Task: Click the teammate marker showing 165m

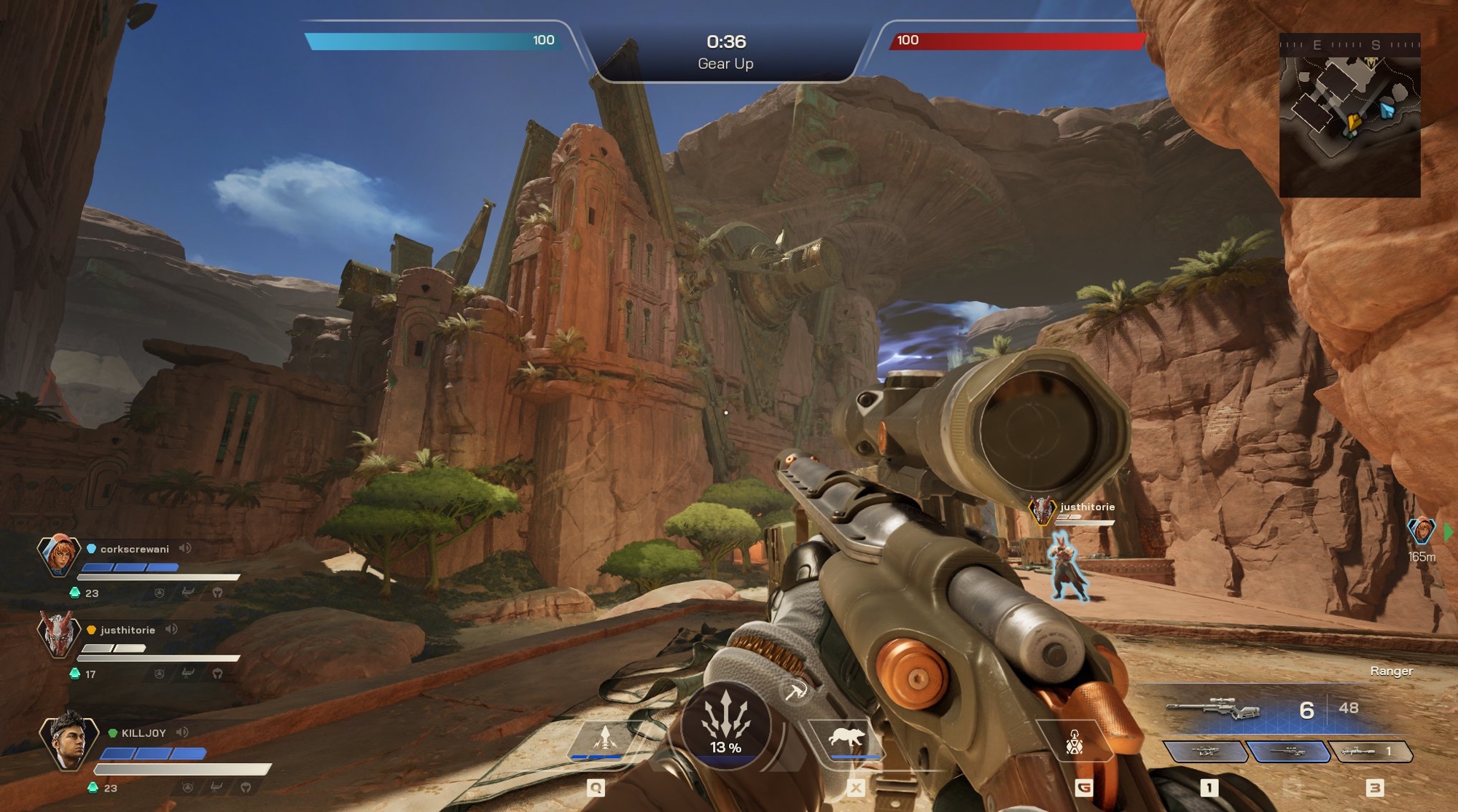Action: [x=1421, y=531]
